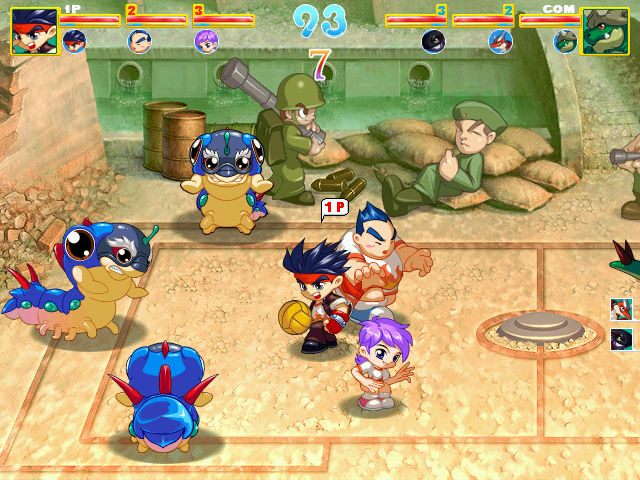Viewport: 640px width, 480px height.
Task: Click the square red bird off-screen indicator
Action: (x=621, y=310)
